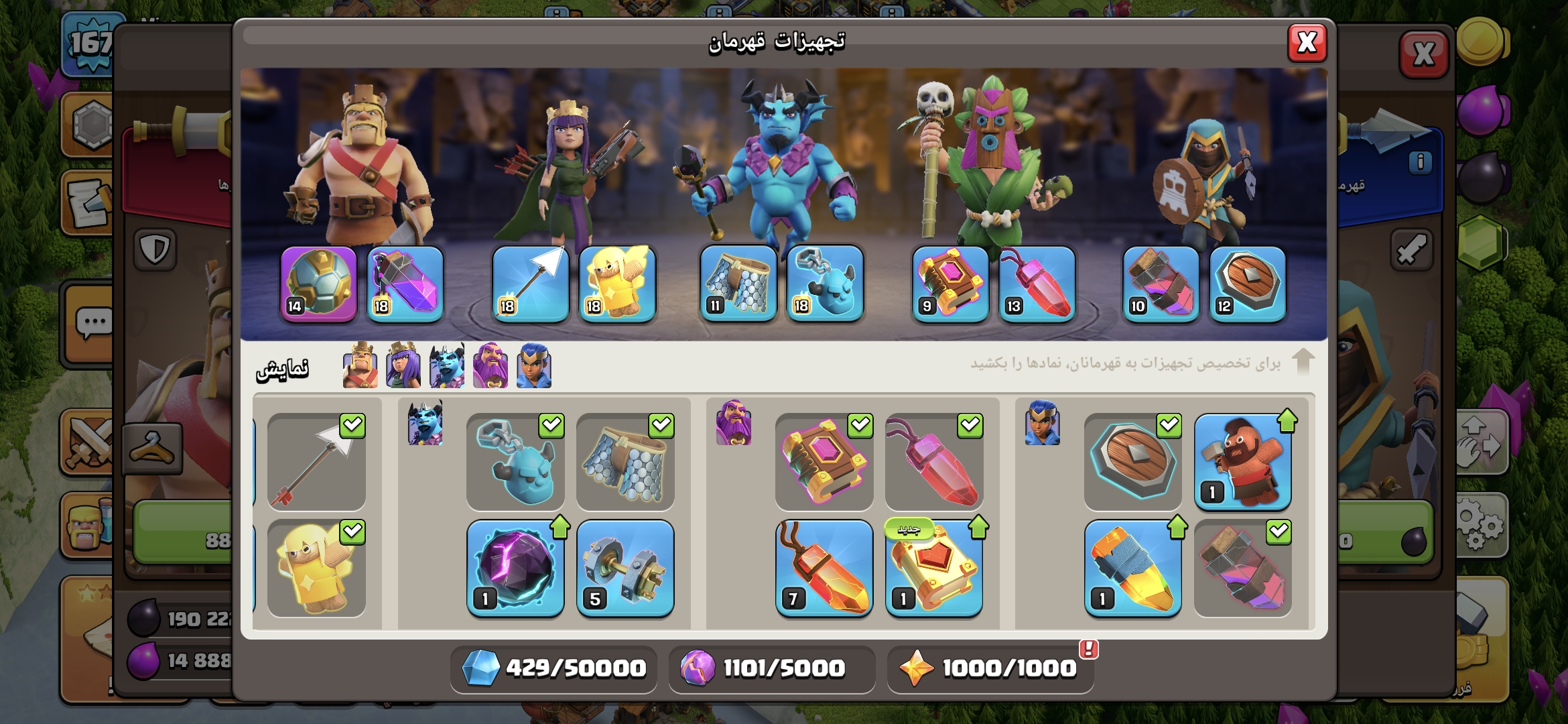
Task: Close the Hero Equipment window
Action: coord(1306,43)
